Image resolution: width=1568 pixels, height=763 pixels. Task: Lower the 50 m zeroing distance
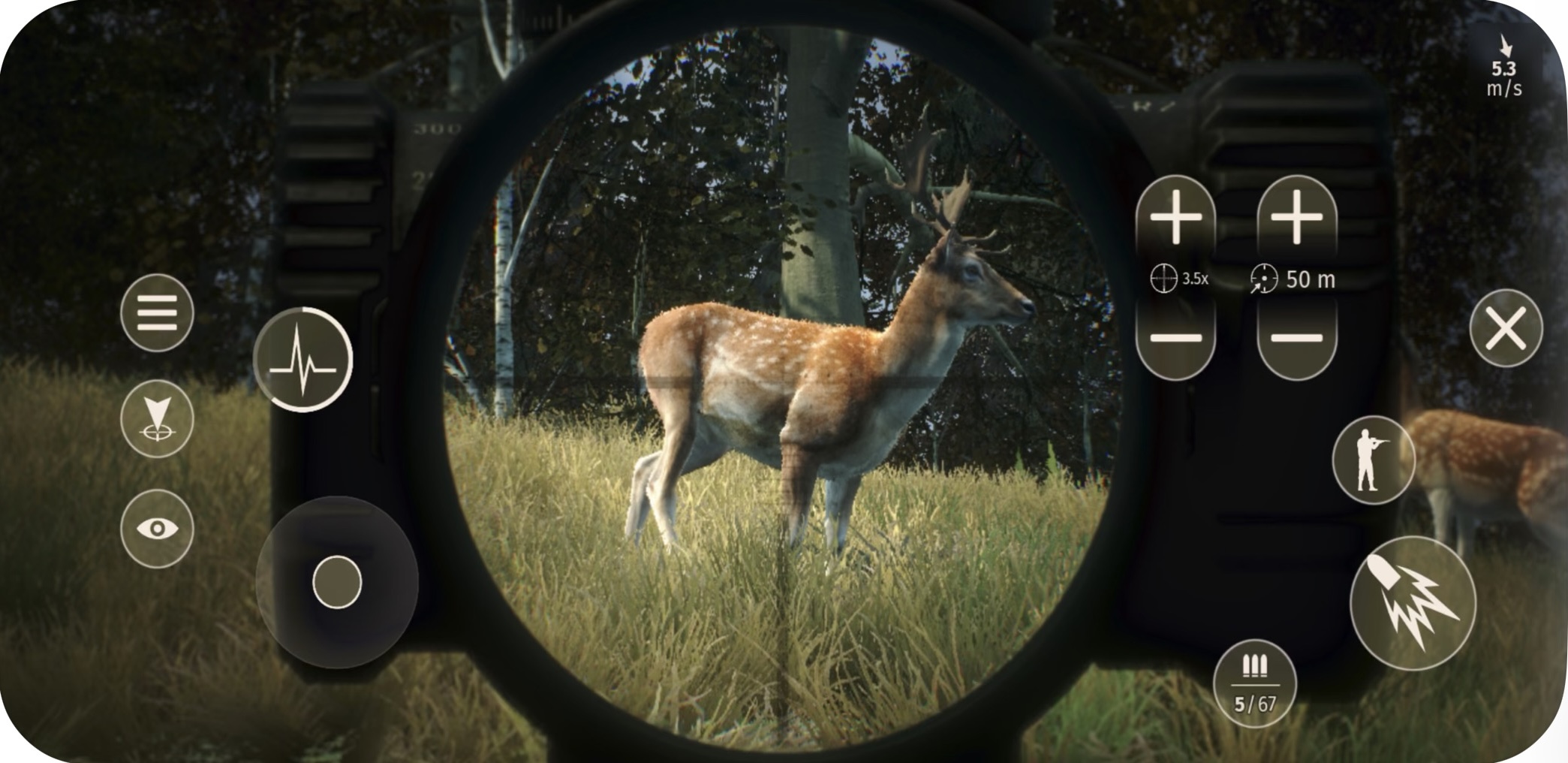1296,339
